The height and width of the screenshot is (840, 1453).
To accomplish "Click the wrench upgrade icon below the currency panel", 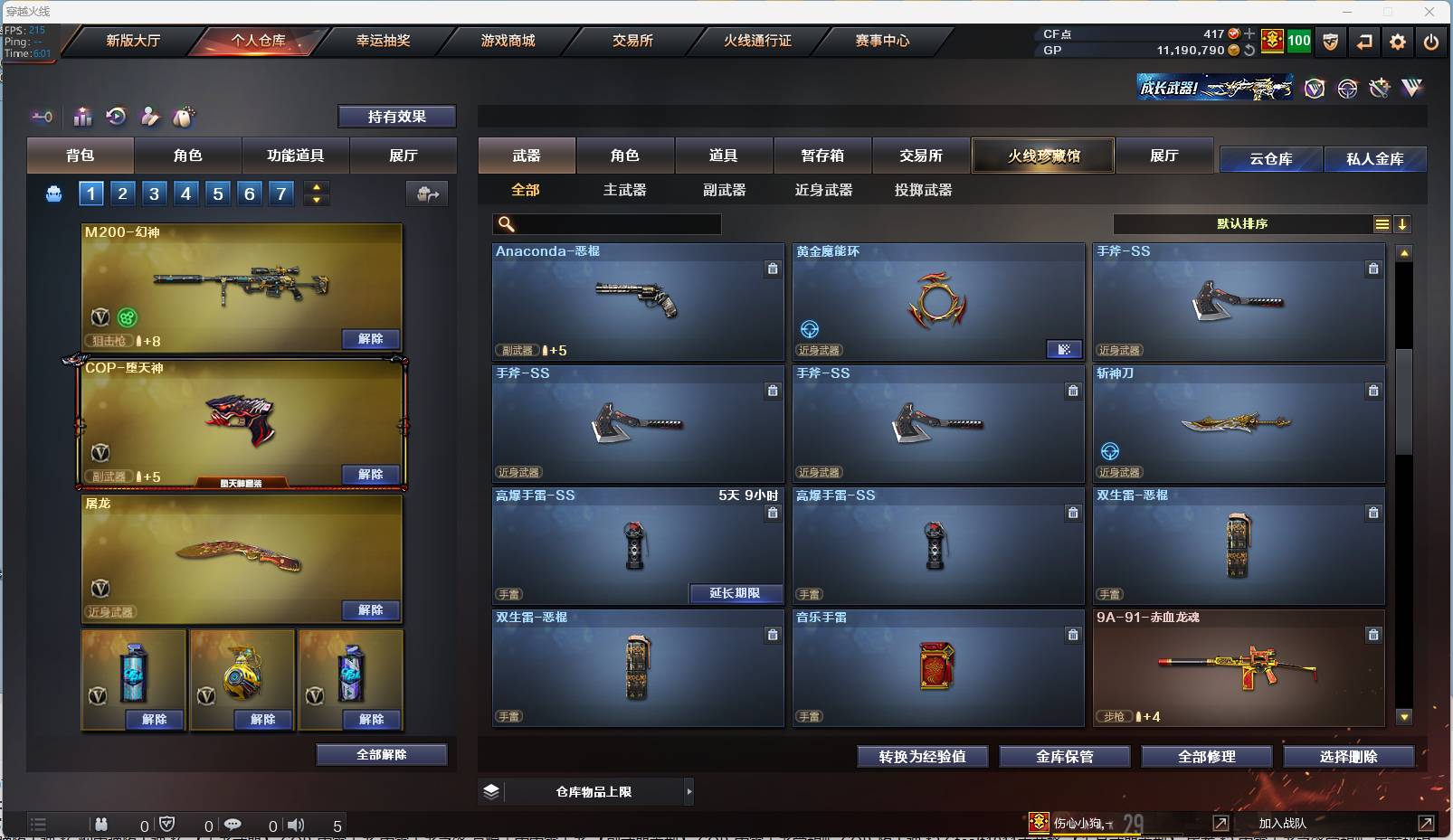I will (1379, 88).
